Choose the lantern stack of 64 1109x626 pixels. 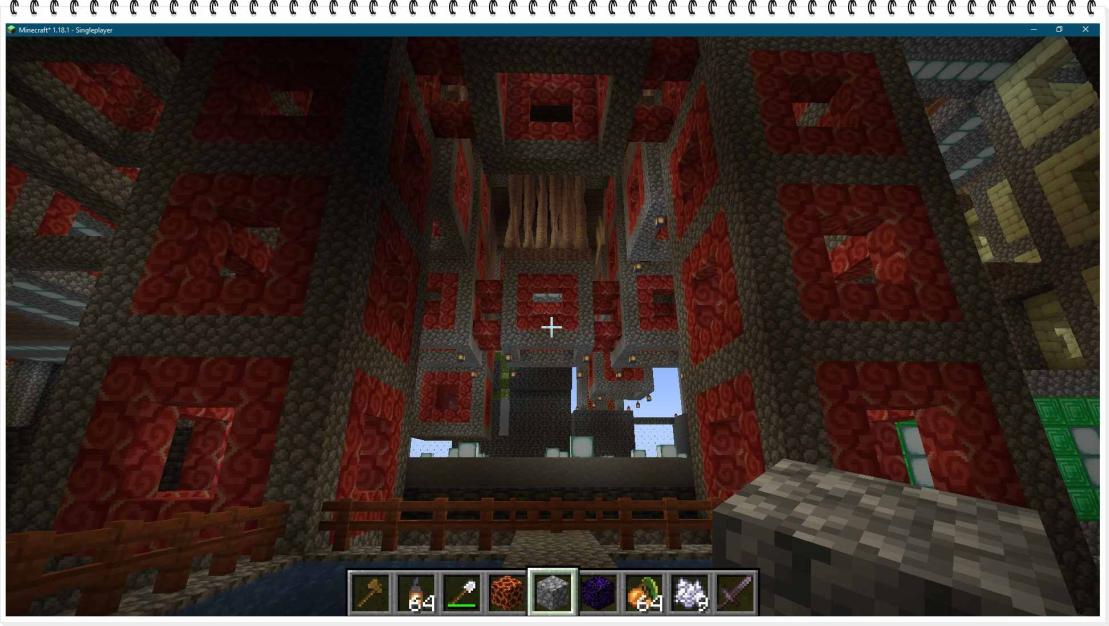tap(415, 593)
